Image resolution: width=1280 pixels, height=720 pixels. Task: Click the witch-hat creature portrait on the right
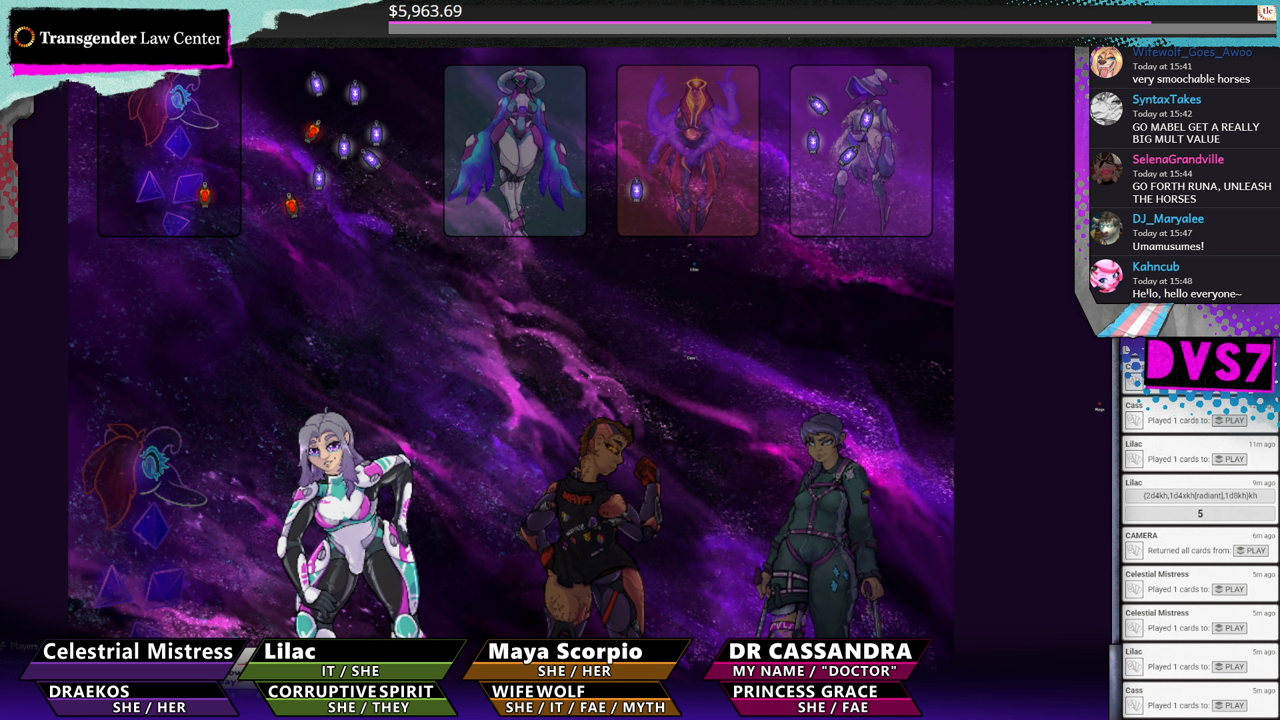pos(861,150)
